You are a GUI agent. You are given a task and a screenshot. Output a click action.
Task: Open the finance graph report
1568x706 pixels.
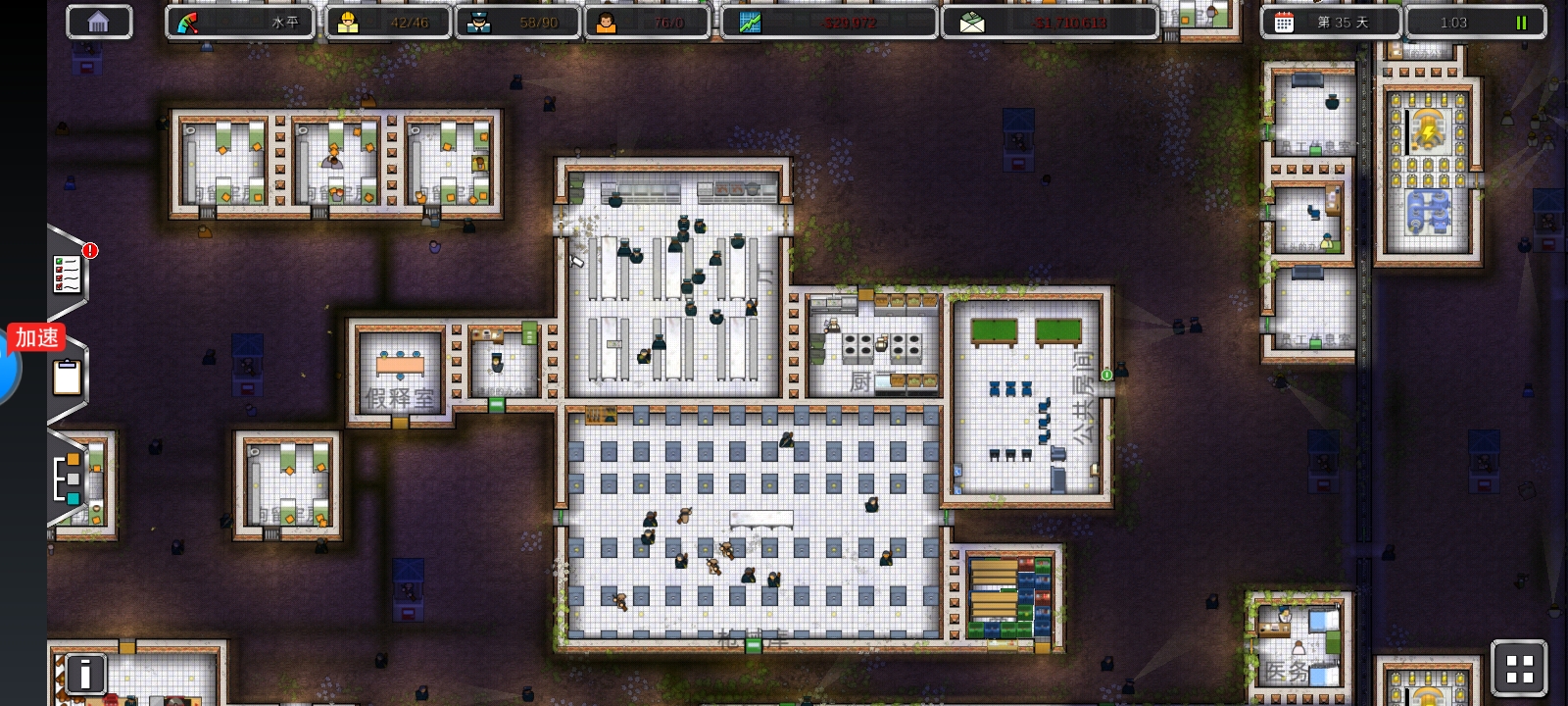pyautogui.click(x=829, y=23)
